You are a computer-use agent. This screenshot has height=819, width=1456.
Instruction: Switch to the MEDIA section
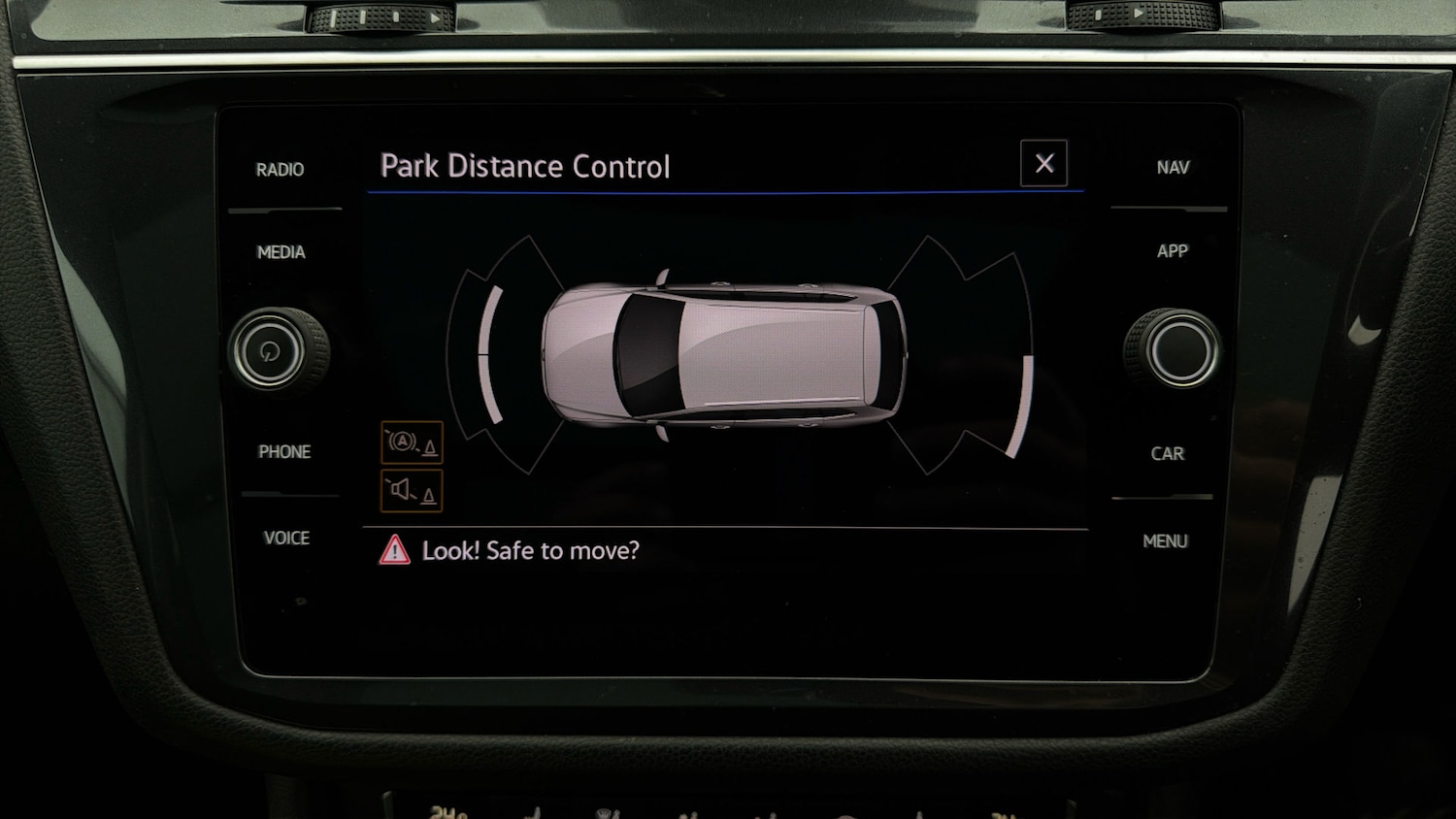point(282,252)
